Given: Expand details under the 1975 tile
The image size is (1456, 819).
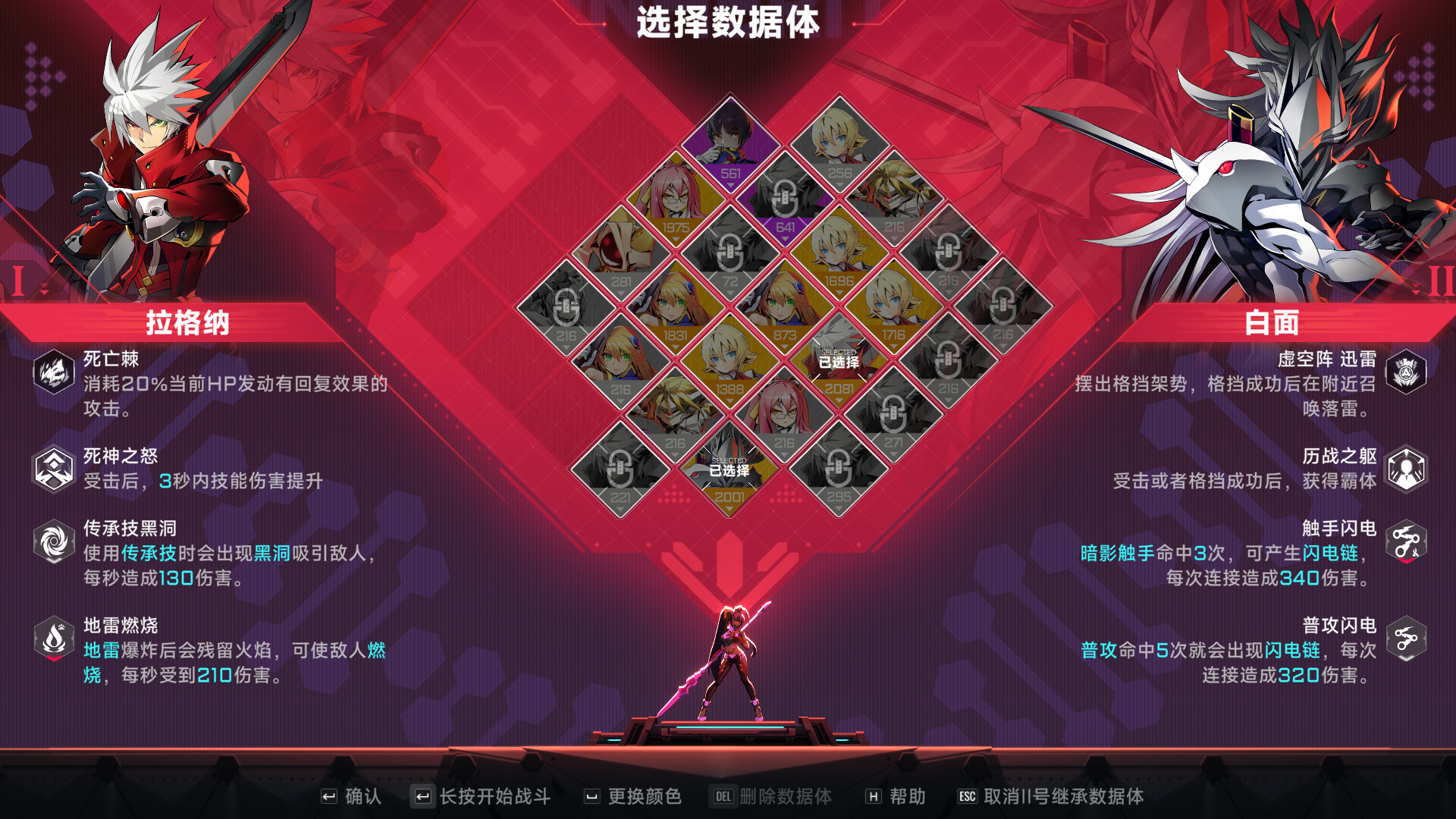Looking at the screenshot, I should point(677,237).
